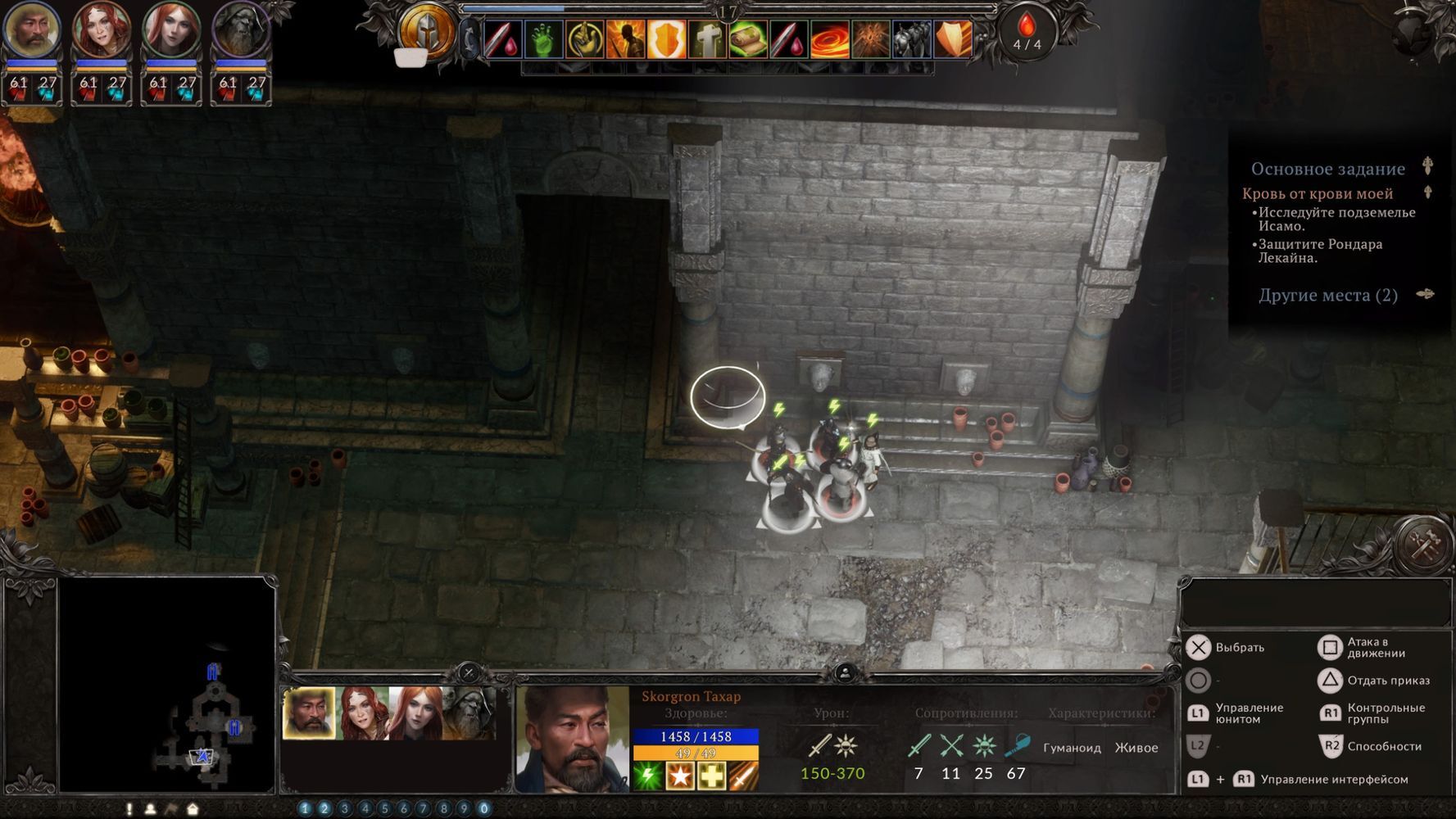Viewport: 1456px width, 819px height.
Task: Use Skorgron's yellow cross heal skill
Action: [x=711, y=776]
